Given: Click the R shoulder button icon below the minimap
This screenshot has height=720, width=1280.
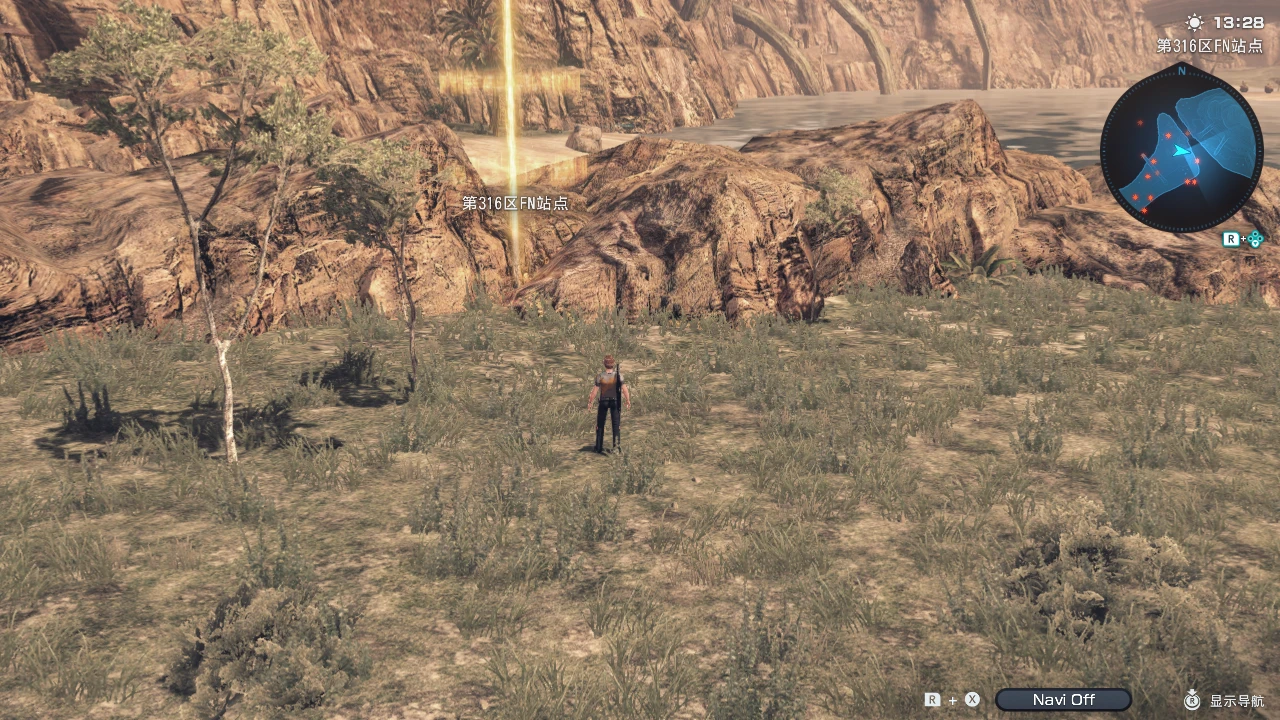Looking at the screenshot, I should click(1232, 238).
